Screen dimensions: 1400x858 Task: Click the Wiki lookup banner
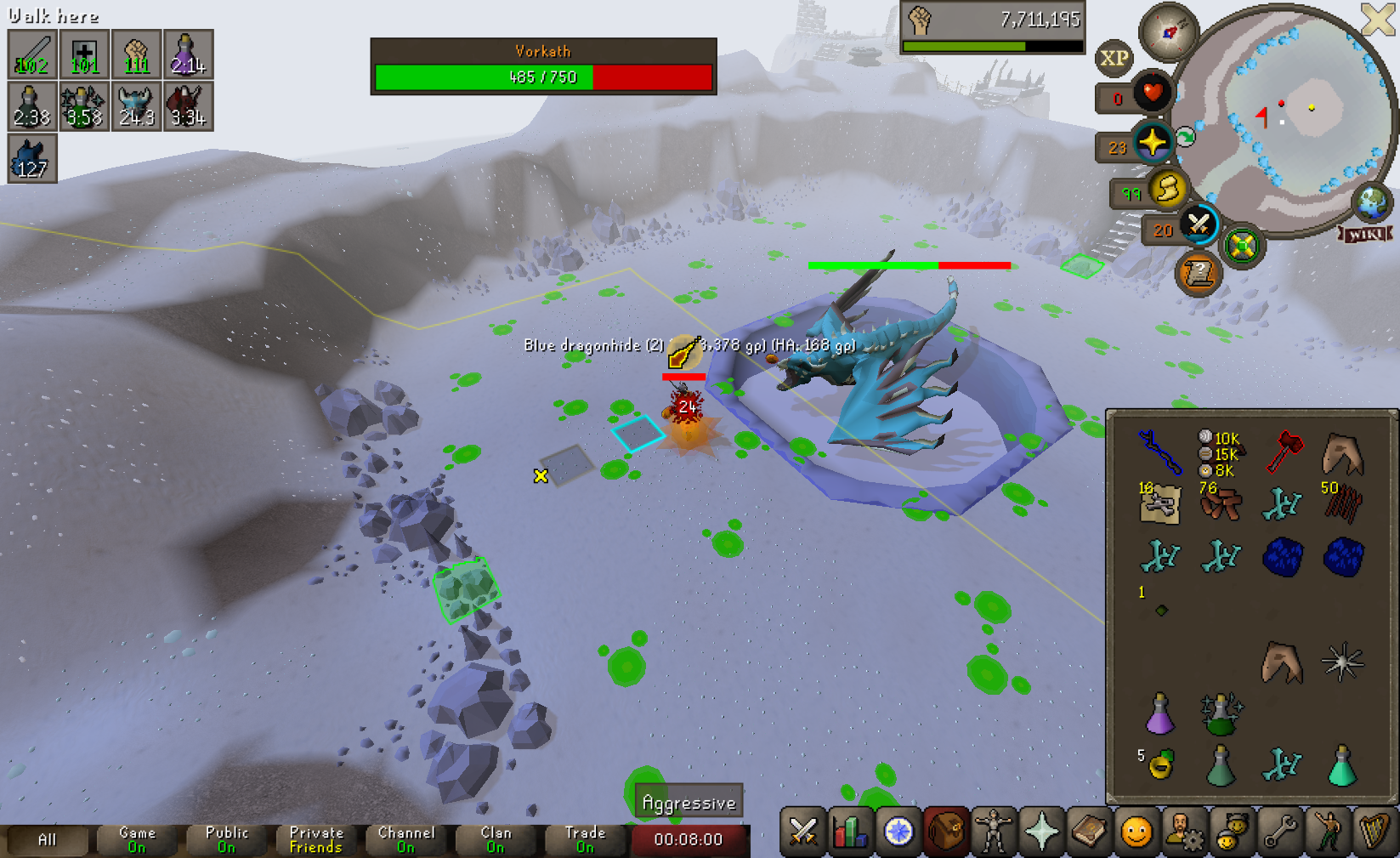click(1365, 234)
